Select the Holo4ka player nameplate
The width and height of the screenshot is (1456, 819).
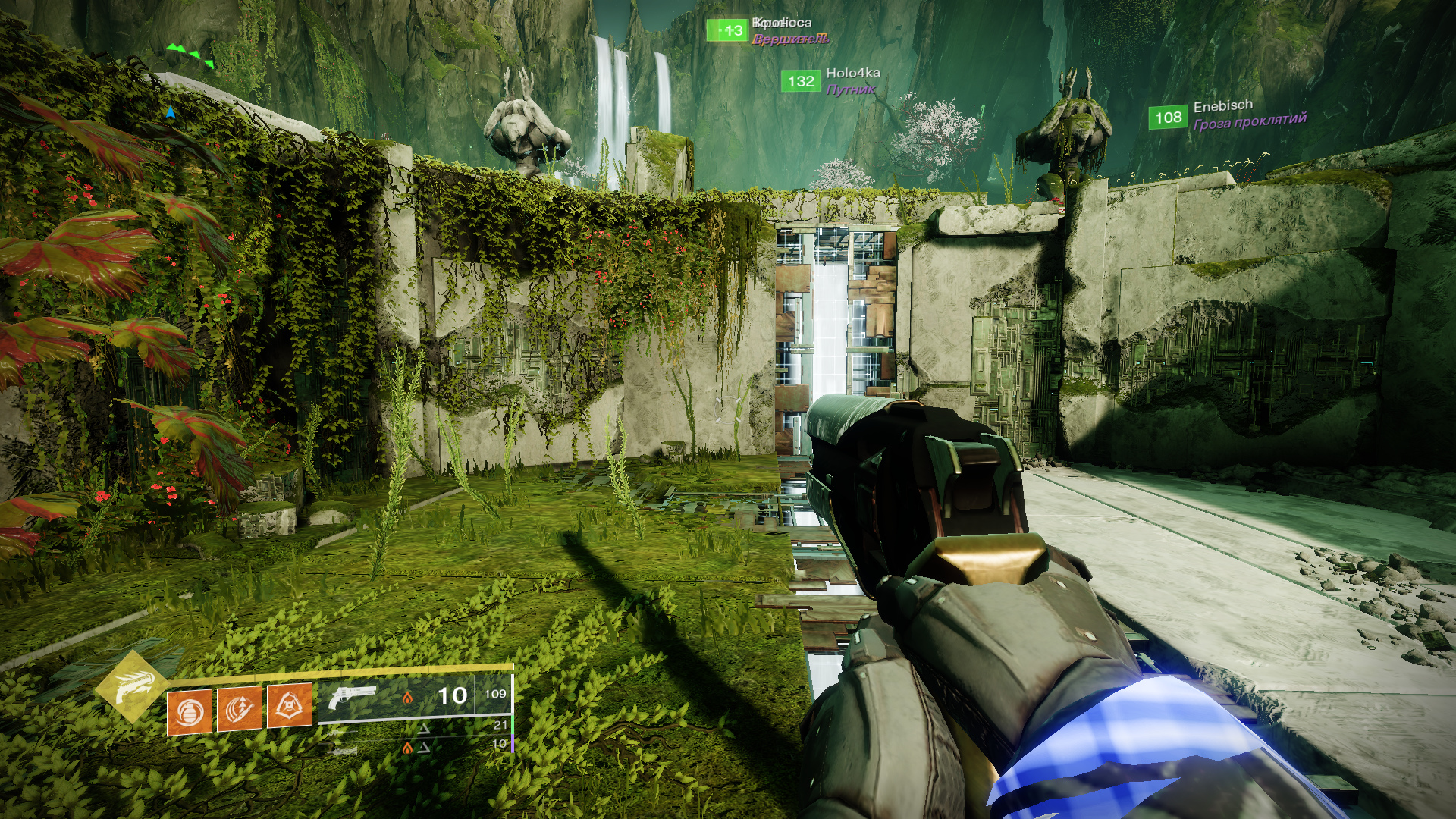coord(852,74)
